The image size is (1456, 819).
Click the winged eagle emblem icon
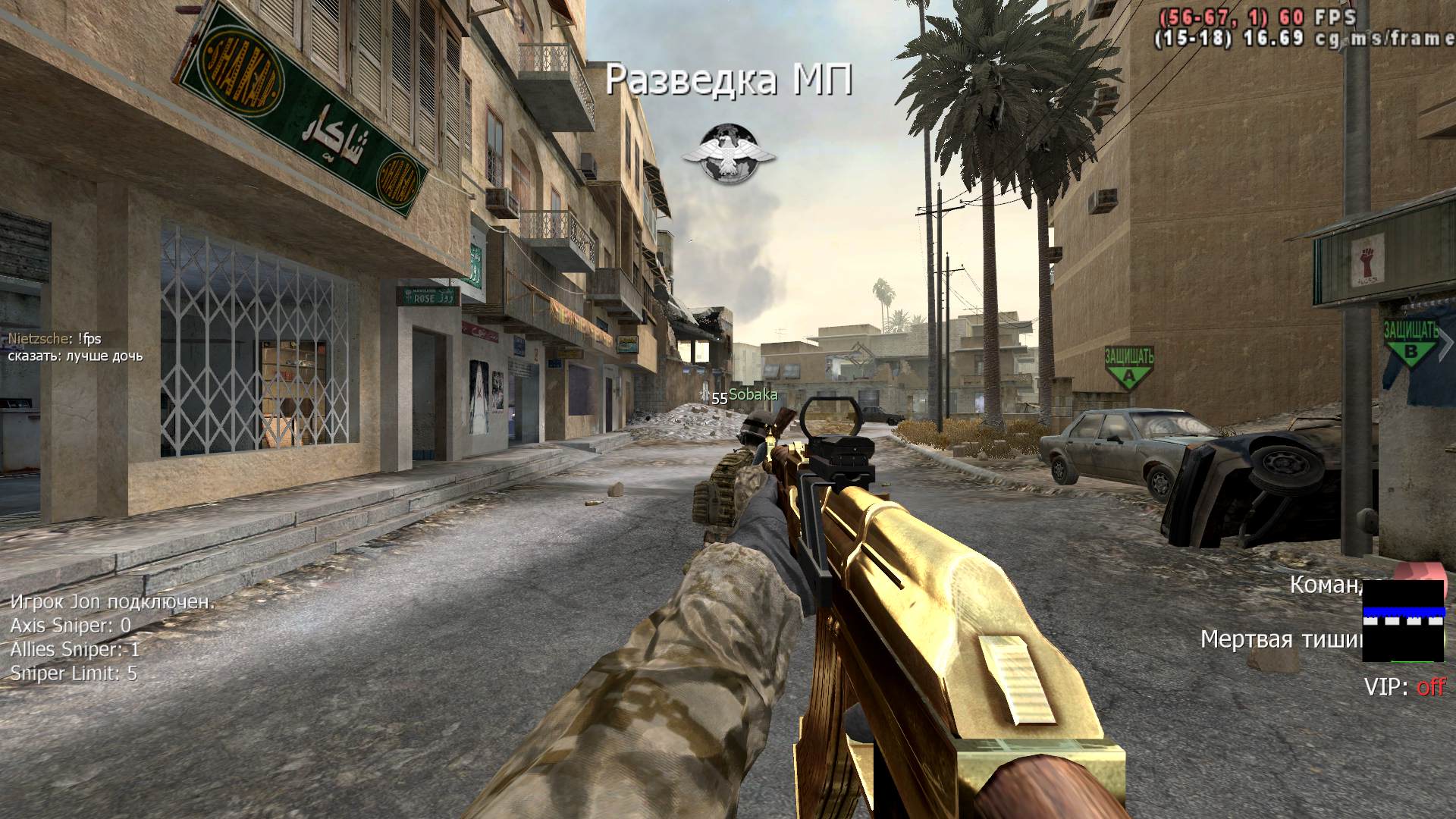(x=728, y=154)
